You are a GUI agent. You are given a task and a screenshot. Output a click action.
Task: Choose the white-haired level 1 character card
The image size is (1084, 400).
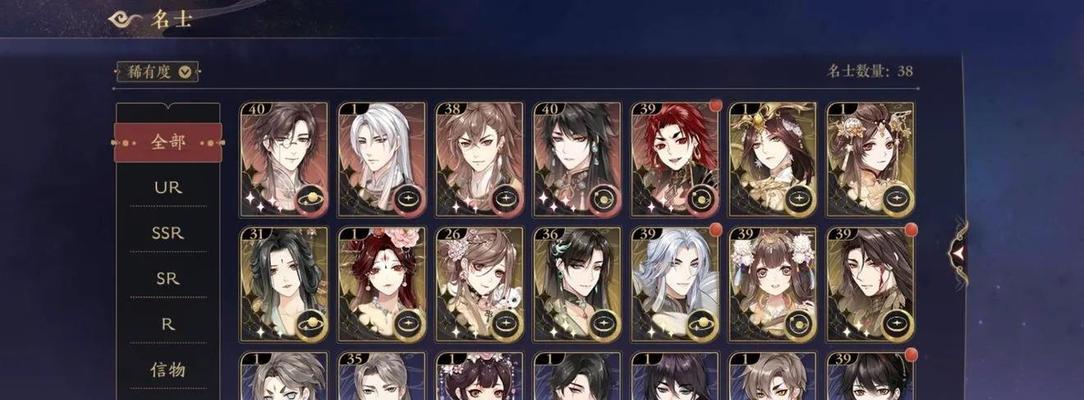point(381,159)
